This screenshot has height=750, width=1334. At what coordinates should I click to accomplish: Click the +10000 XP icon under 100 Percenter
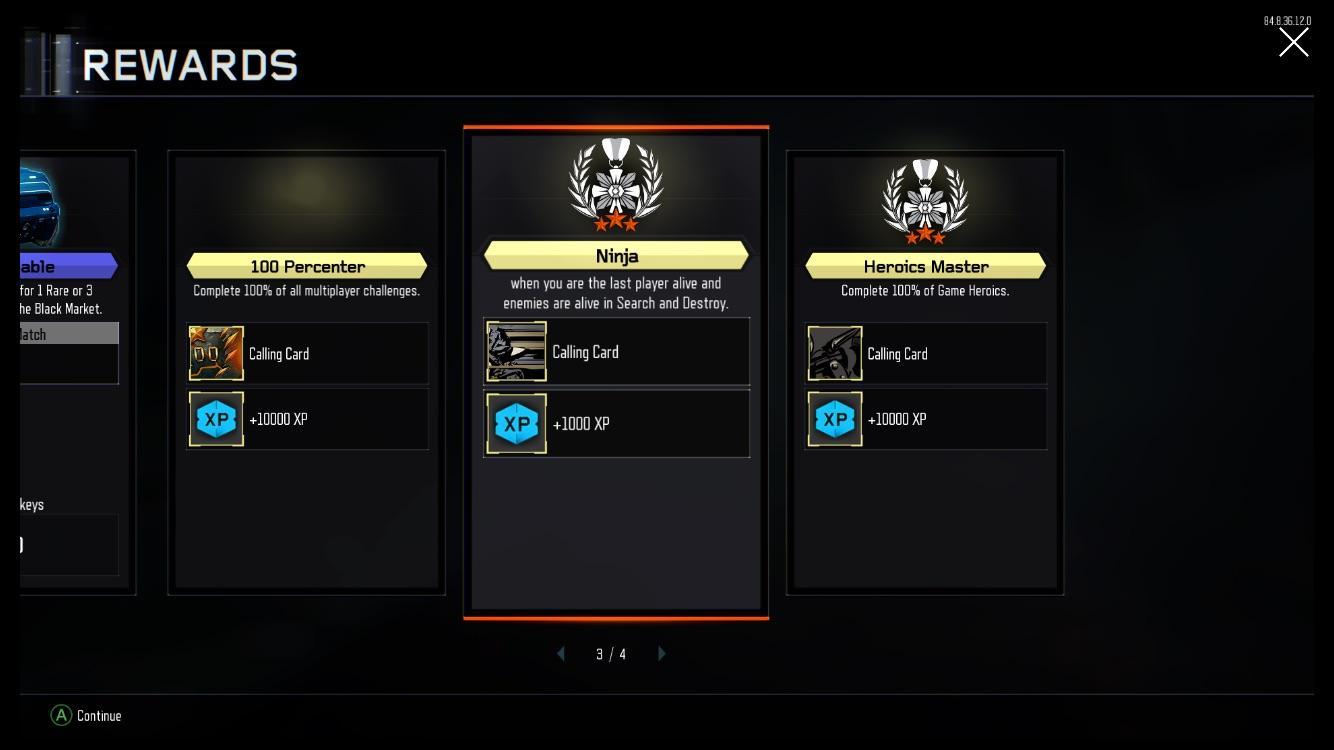tap(216, 418)
